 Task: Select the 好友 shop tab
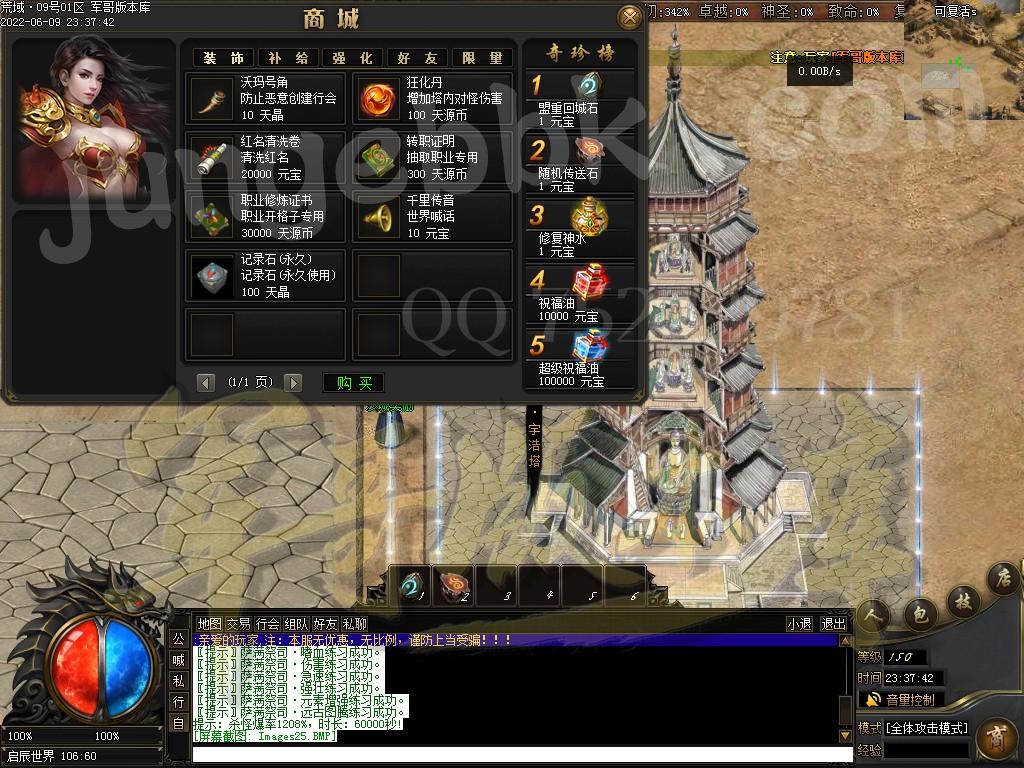point(417,58)
